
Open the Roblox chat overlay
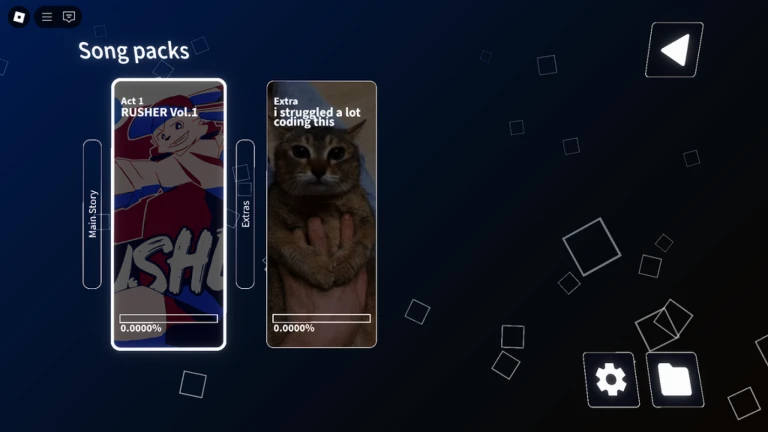point(69,17)
